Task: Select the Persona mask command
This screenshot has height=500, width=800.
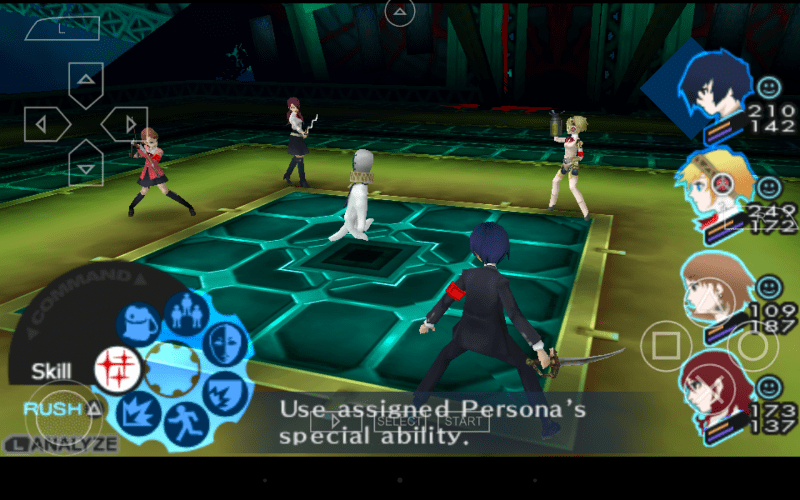Action: pos(225,344)
